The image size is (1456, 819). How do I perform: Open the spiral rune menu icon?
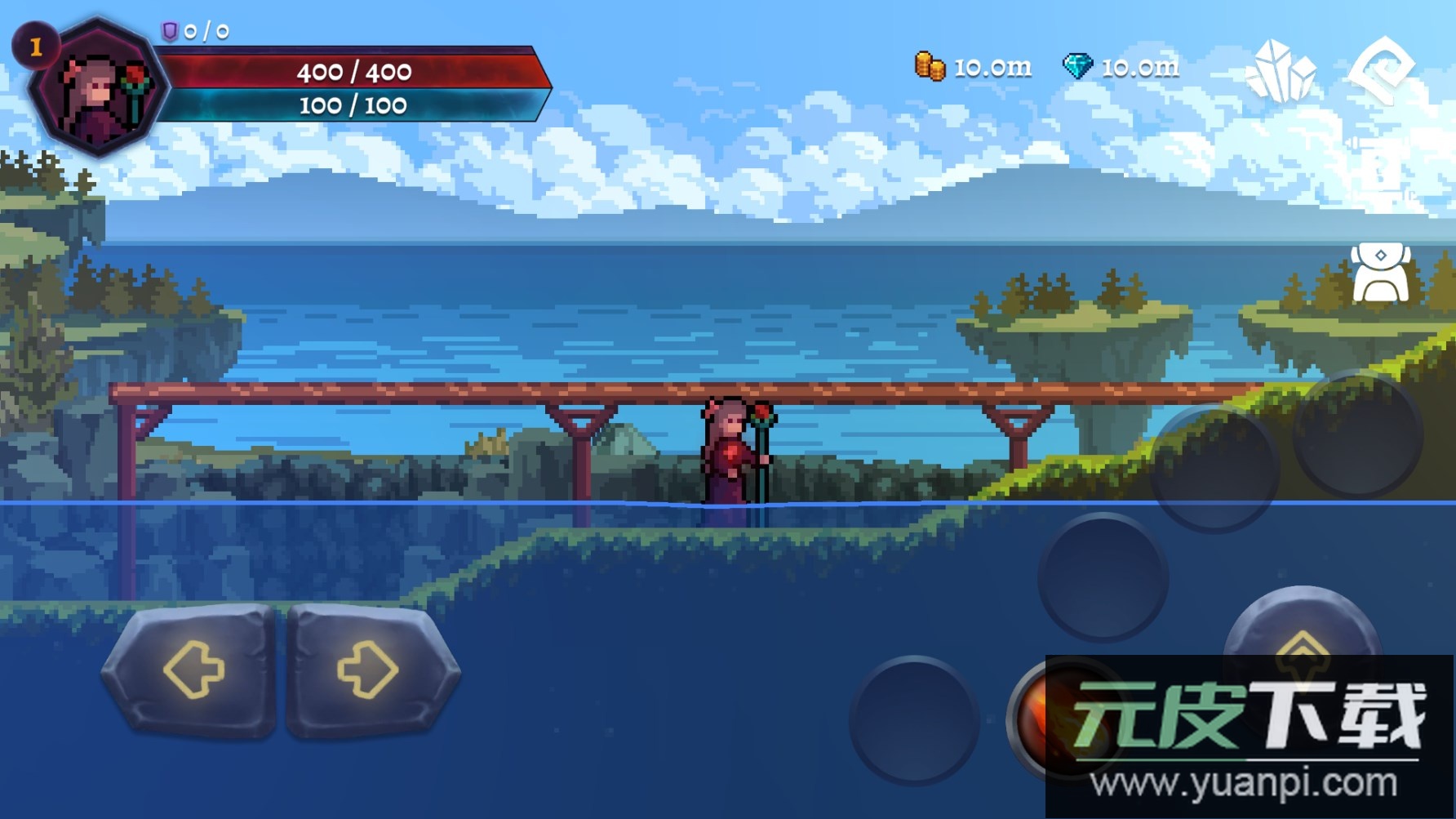coord(1381,70)
